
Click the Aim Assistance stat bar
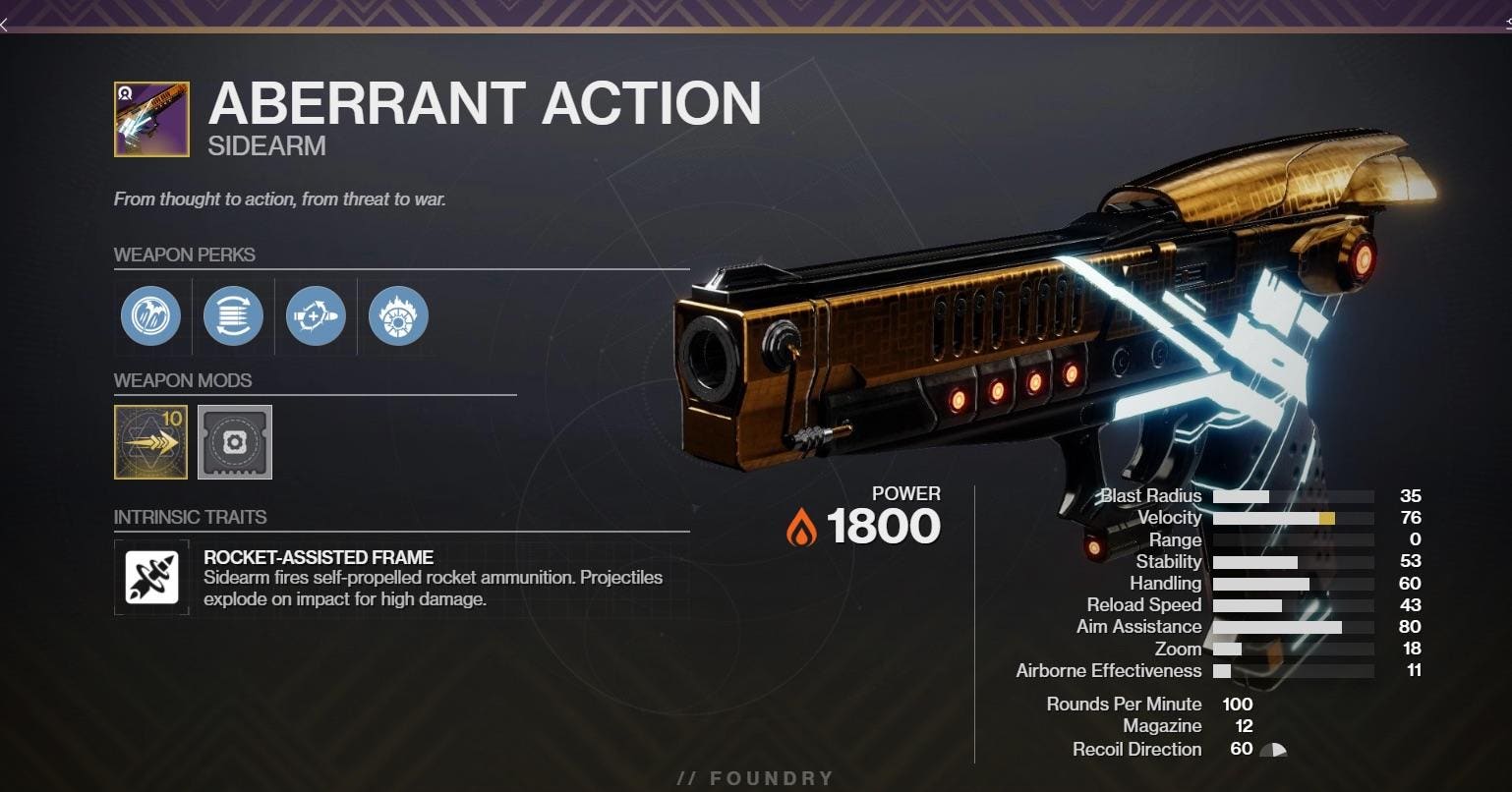point(1278,626)
